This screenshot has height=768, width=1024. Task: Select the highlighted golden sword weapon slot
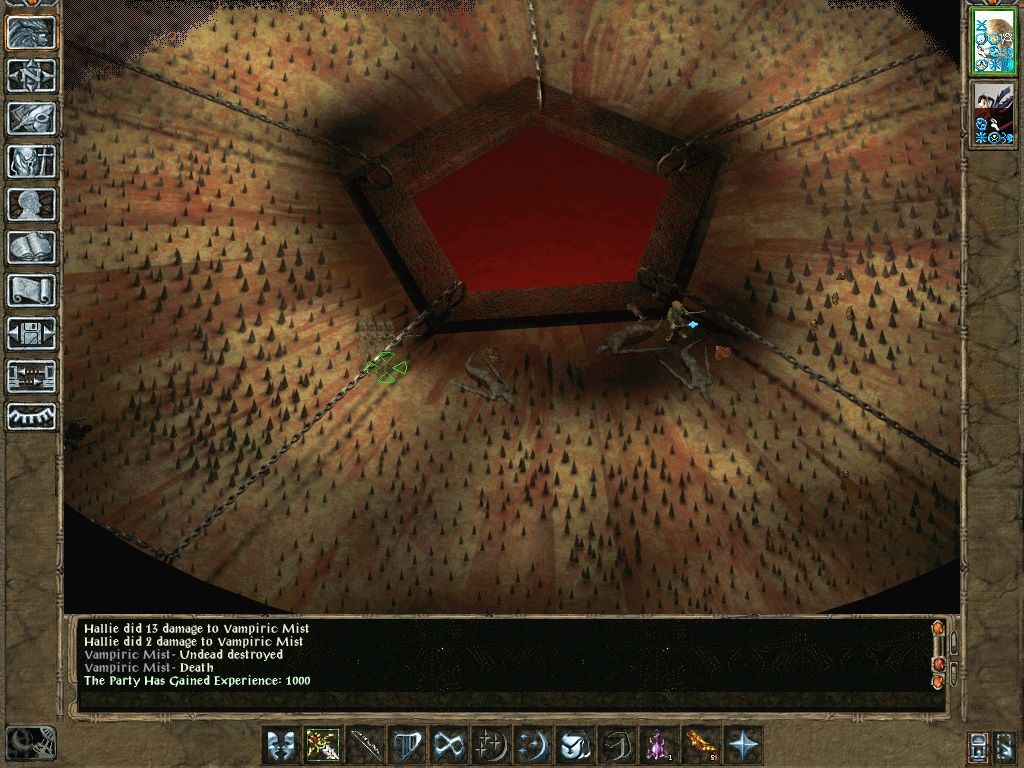[x=321, y=745]
